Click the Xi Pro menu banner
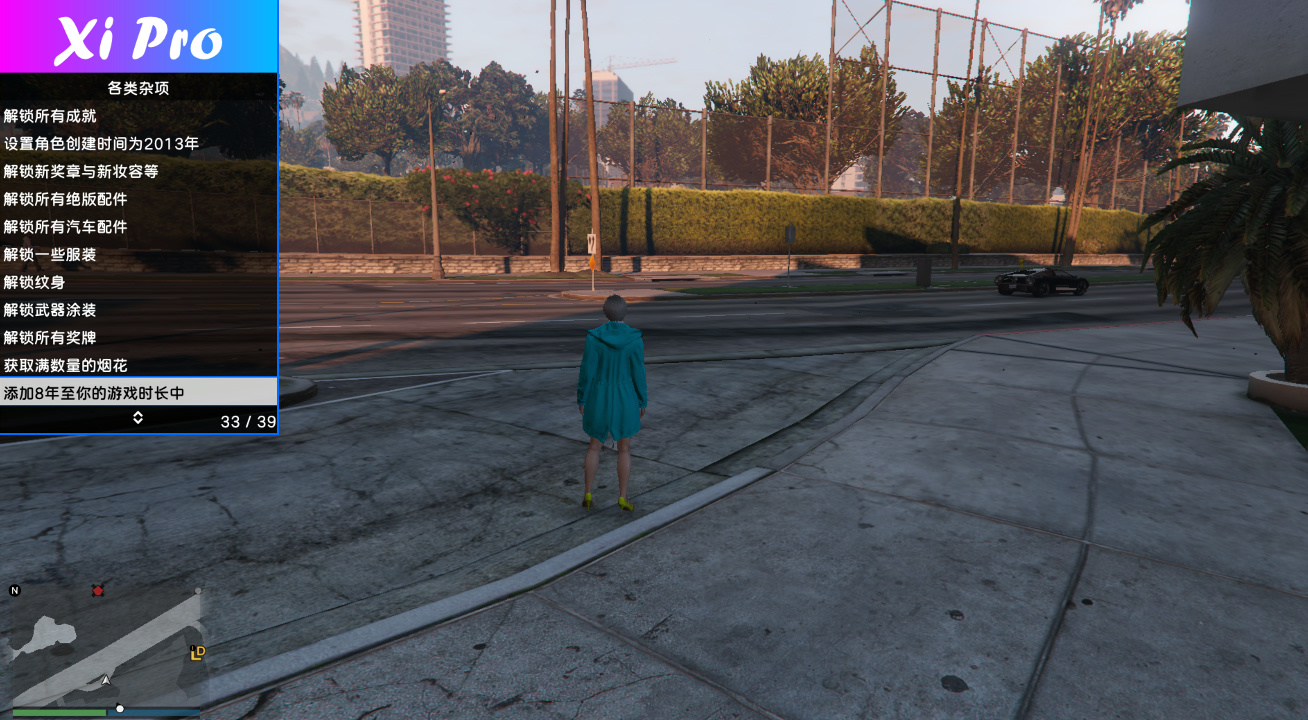Image resolution: width=1308 pixels, height=720 pixels. tap(138, 37)
